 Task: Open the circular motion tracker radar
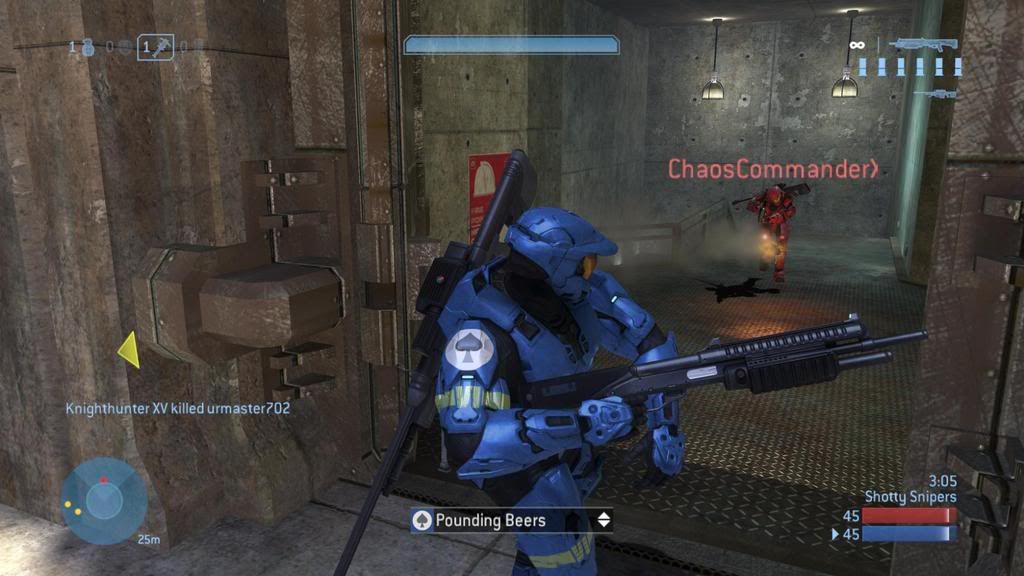103,501
